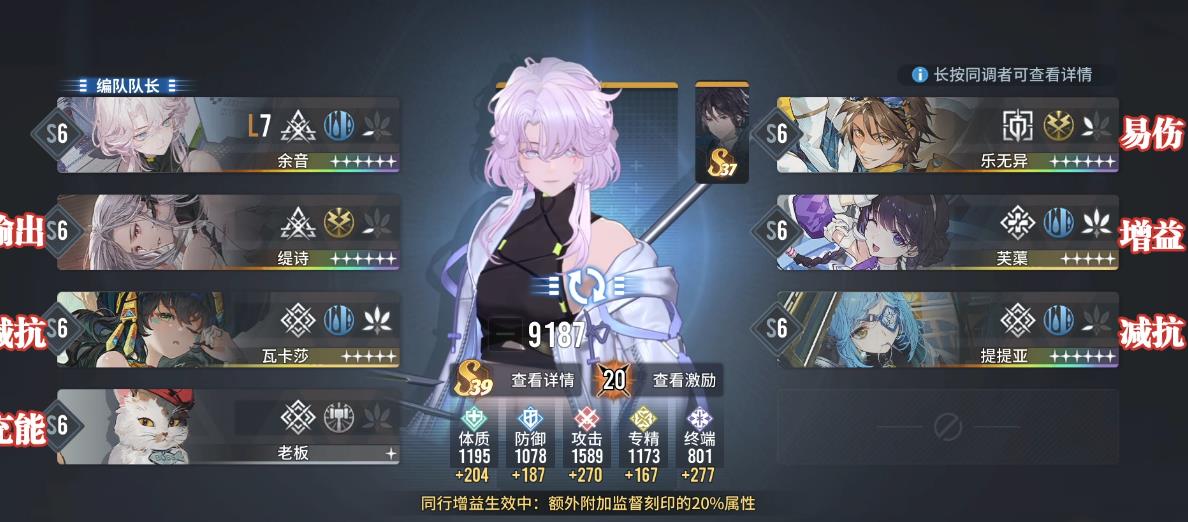The height and width of the screenshot is (522, 1188).
Task: Select the 提提亚 character row
Action: (948, 329)
